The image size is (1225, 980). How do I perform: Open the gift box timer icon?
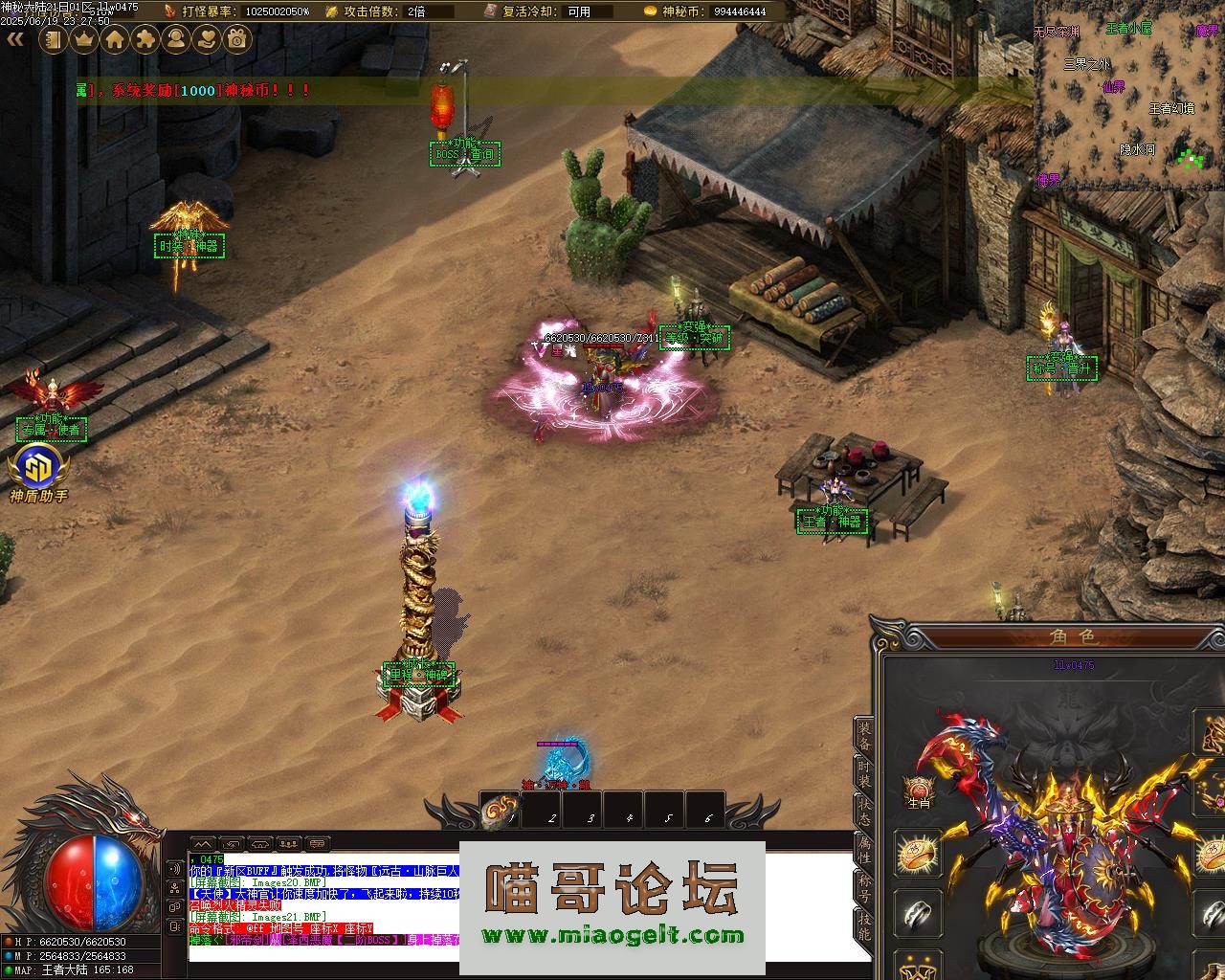pos(237,39)
